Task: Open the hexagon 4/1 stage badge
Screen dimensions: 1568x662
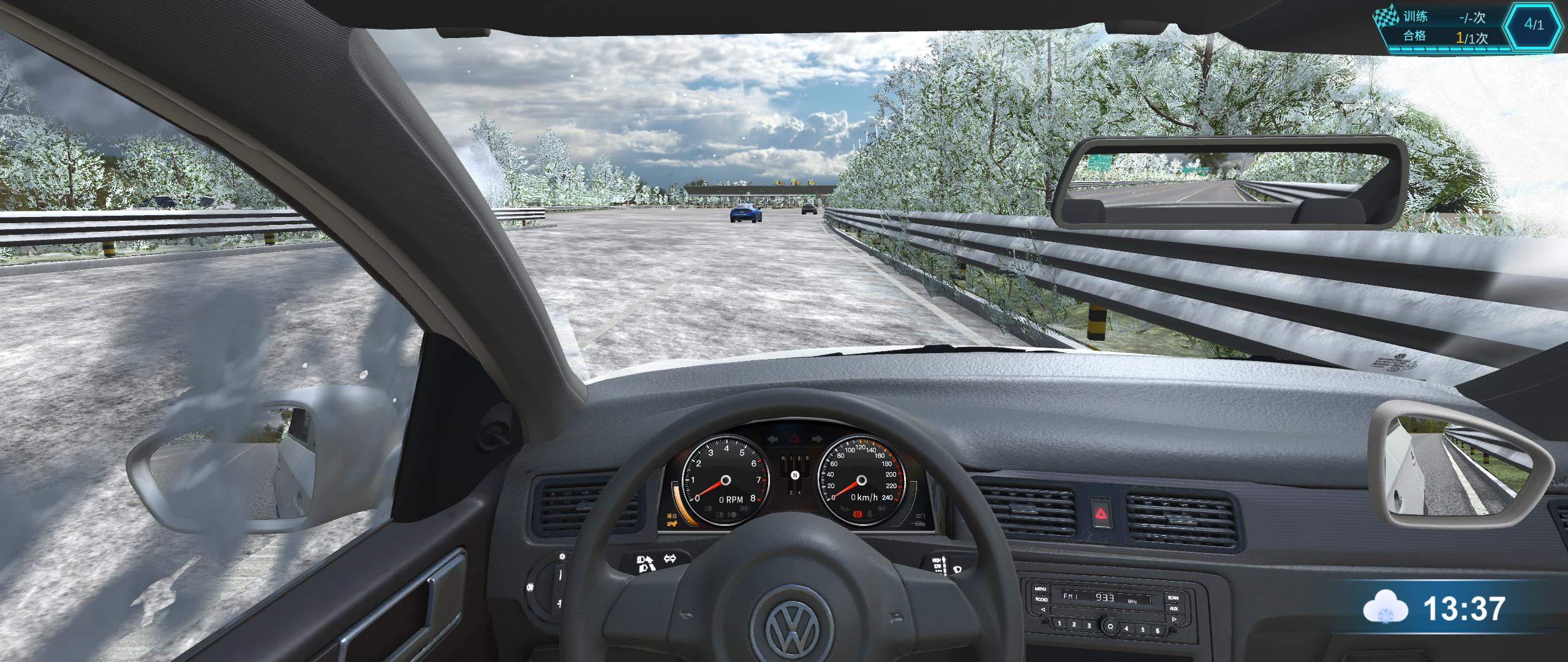Action: (1534, 26)
